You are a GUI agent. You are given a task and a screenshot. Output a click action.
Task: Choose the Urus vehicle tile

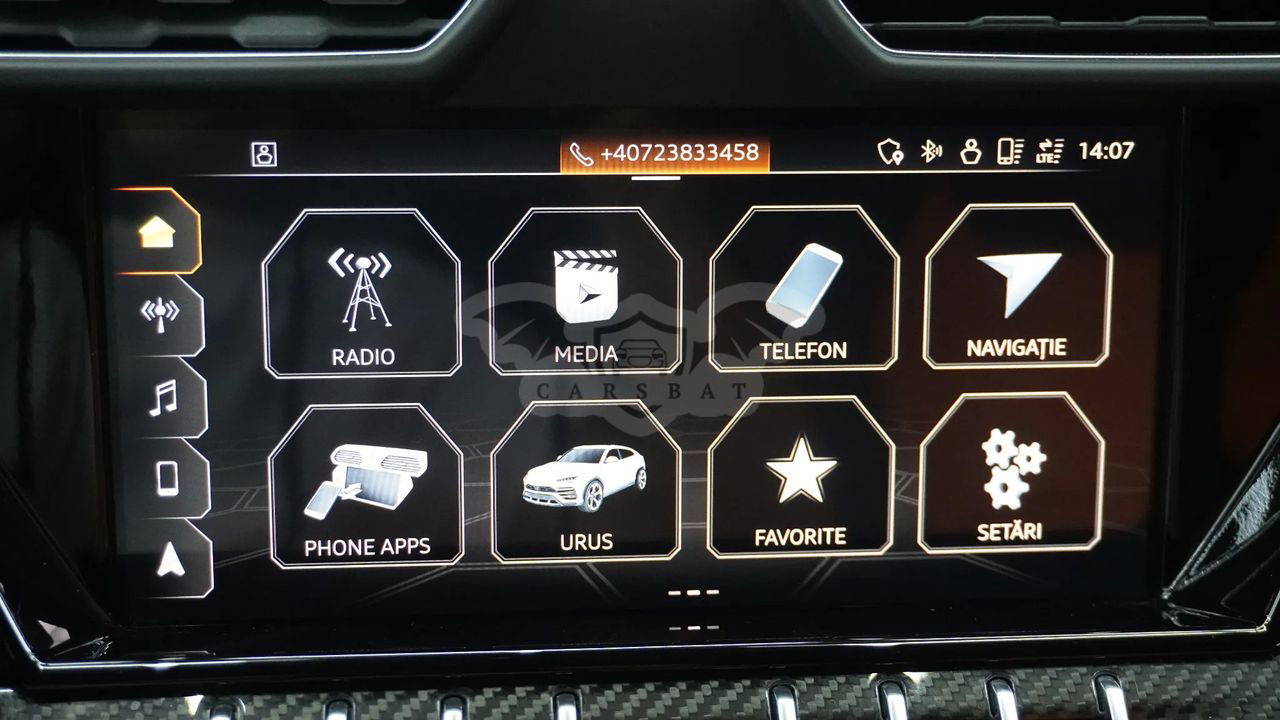[x=586, y=482]
